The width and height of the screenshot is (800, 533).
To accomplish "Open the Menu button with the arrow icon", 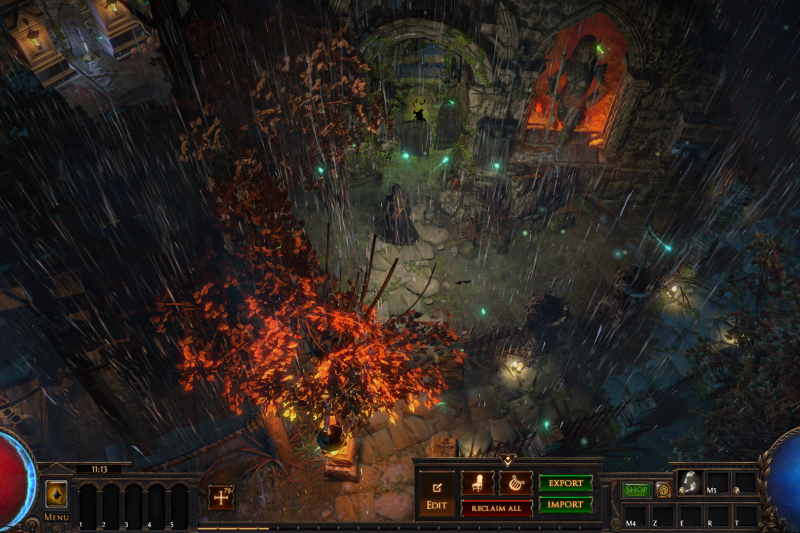I will tap(56, 494).
